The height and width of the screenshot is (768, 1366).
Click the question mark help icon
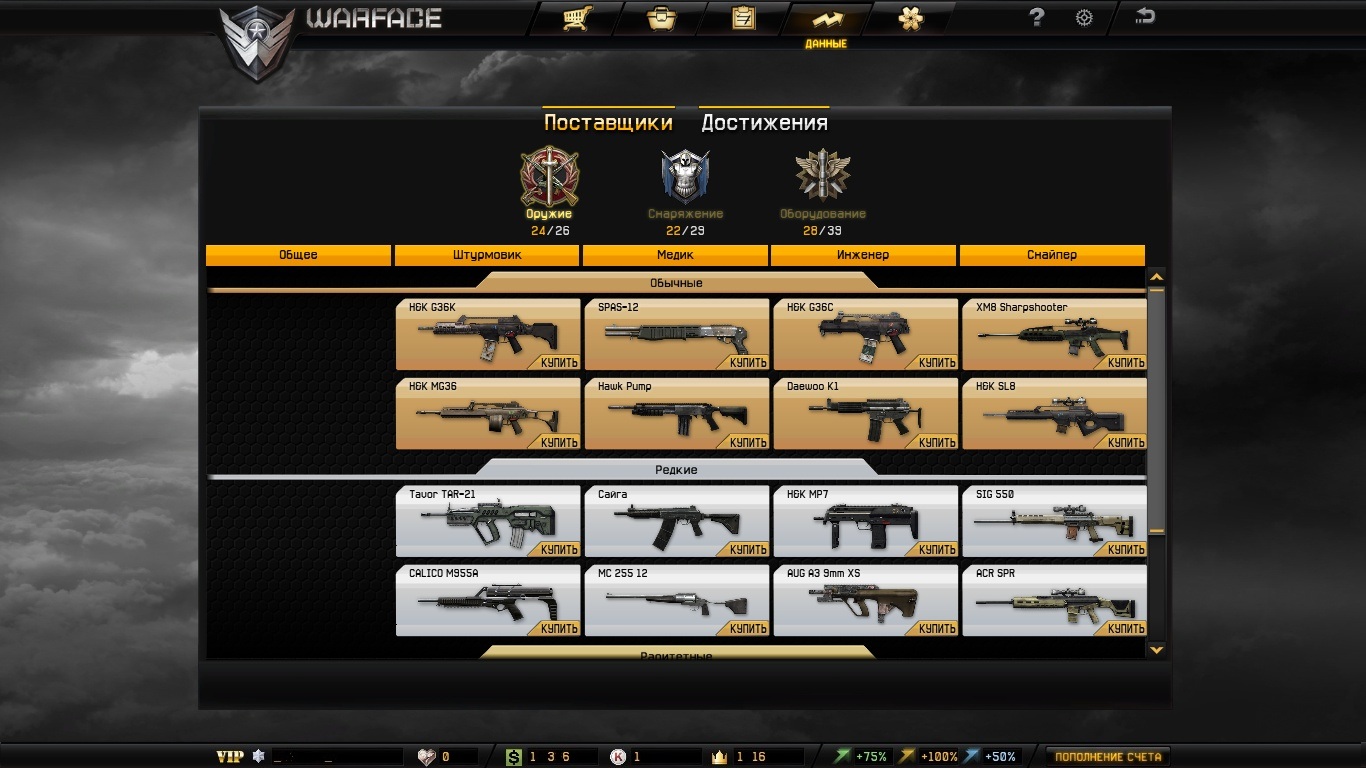click(1037, 17)
